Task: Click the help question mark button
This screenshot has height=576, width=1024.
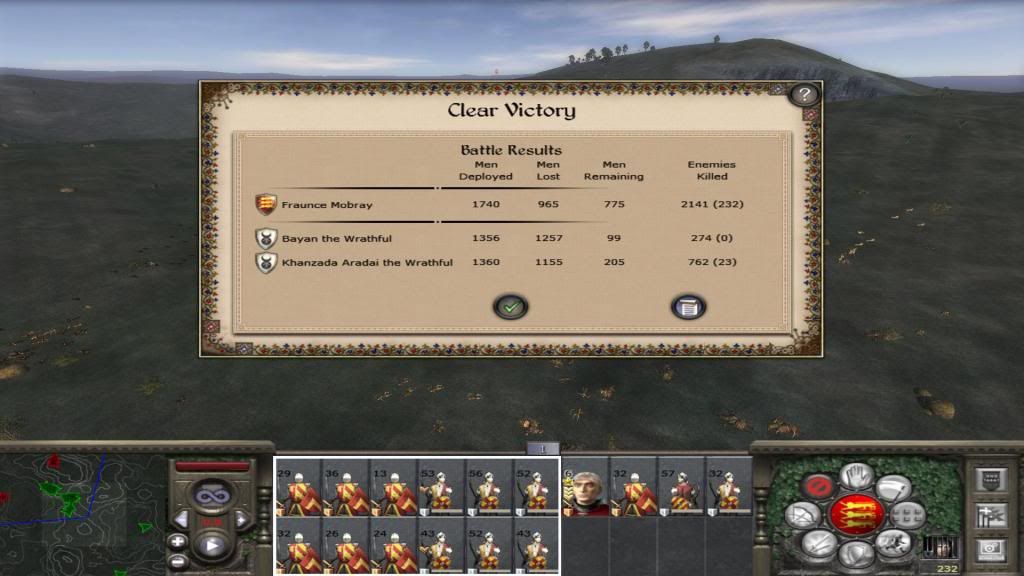Action: click(804, 95)
